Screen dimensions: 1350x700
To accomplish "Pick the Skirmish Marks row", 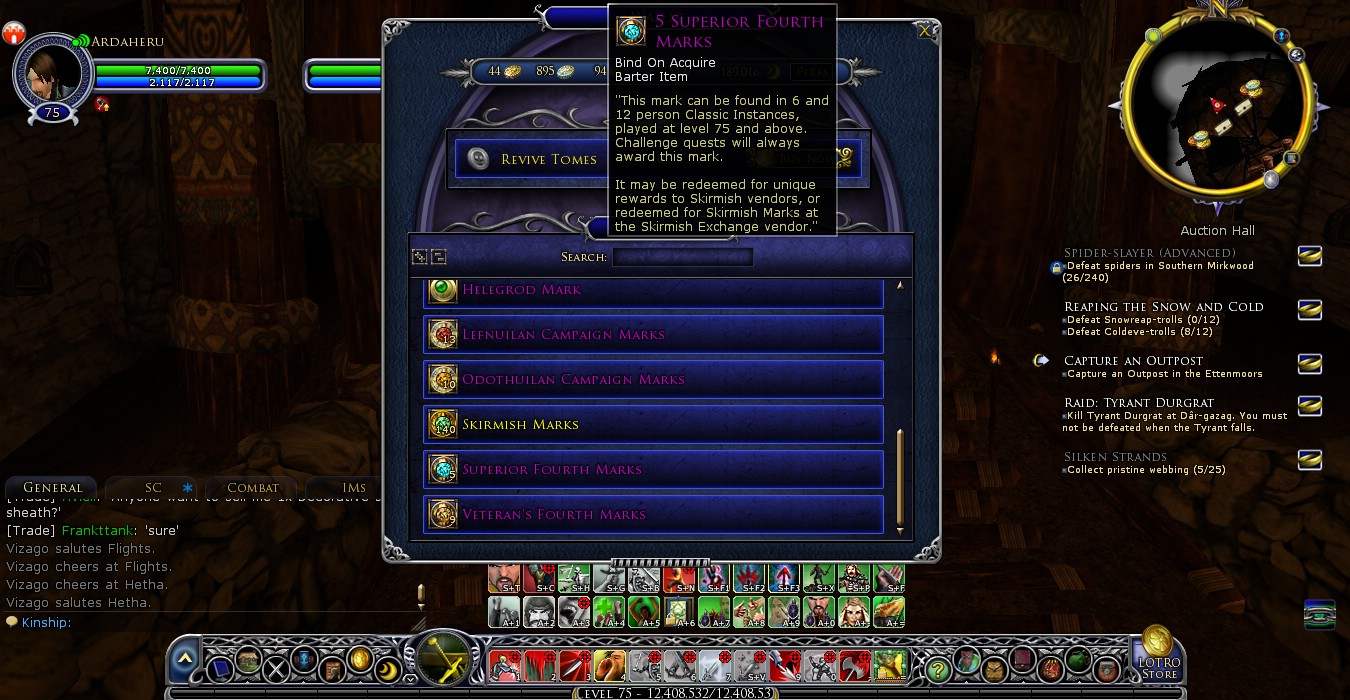I will coord(653,424).
